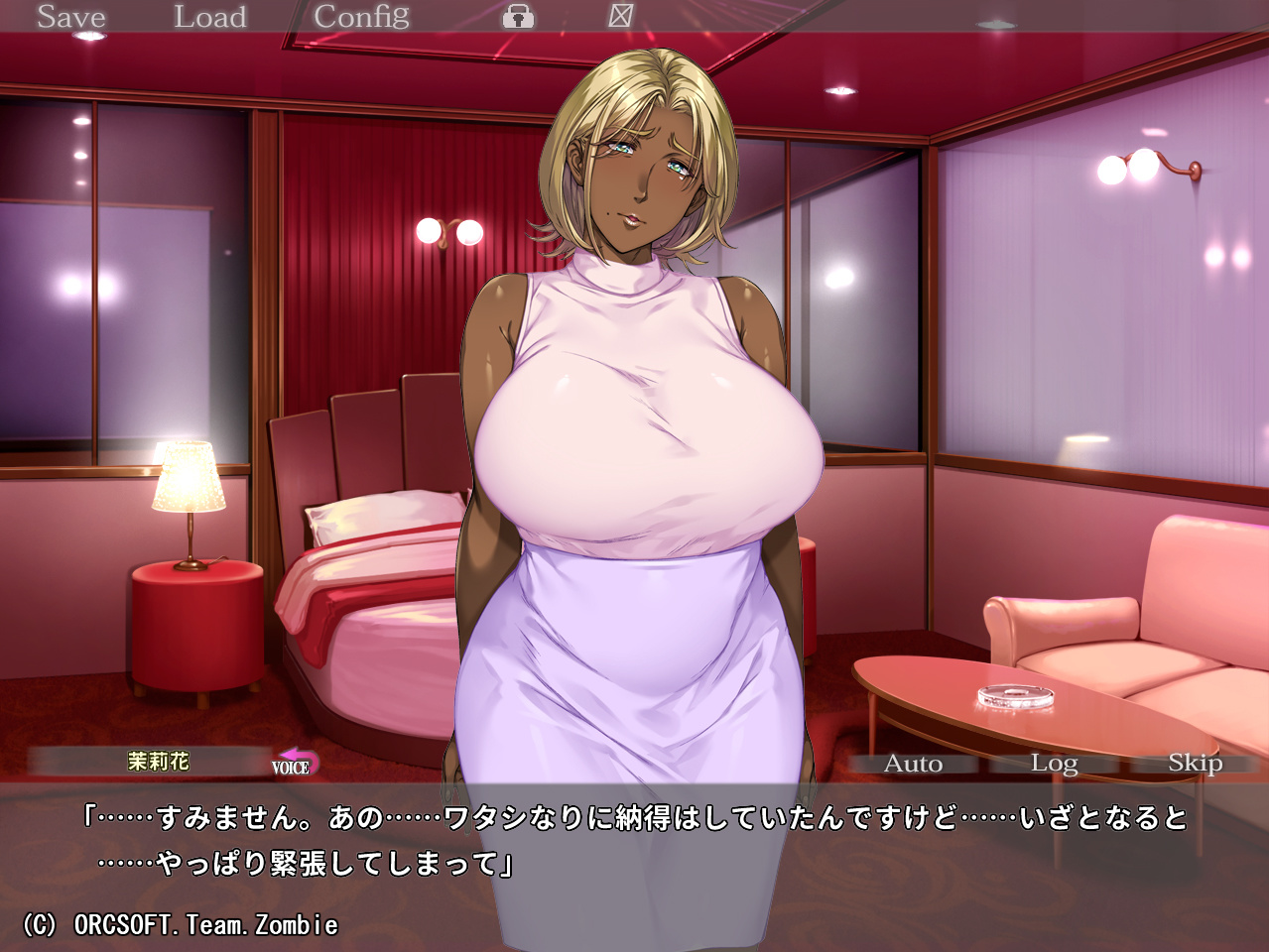Image resolution: width=1269 pixels, height=952 pixels.
Task: Open the Save menu
Action: (x=71, y=17)
